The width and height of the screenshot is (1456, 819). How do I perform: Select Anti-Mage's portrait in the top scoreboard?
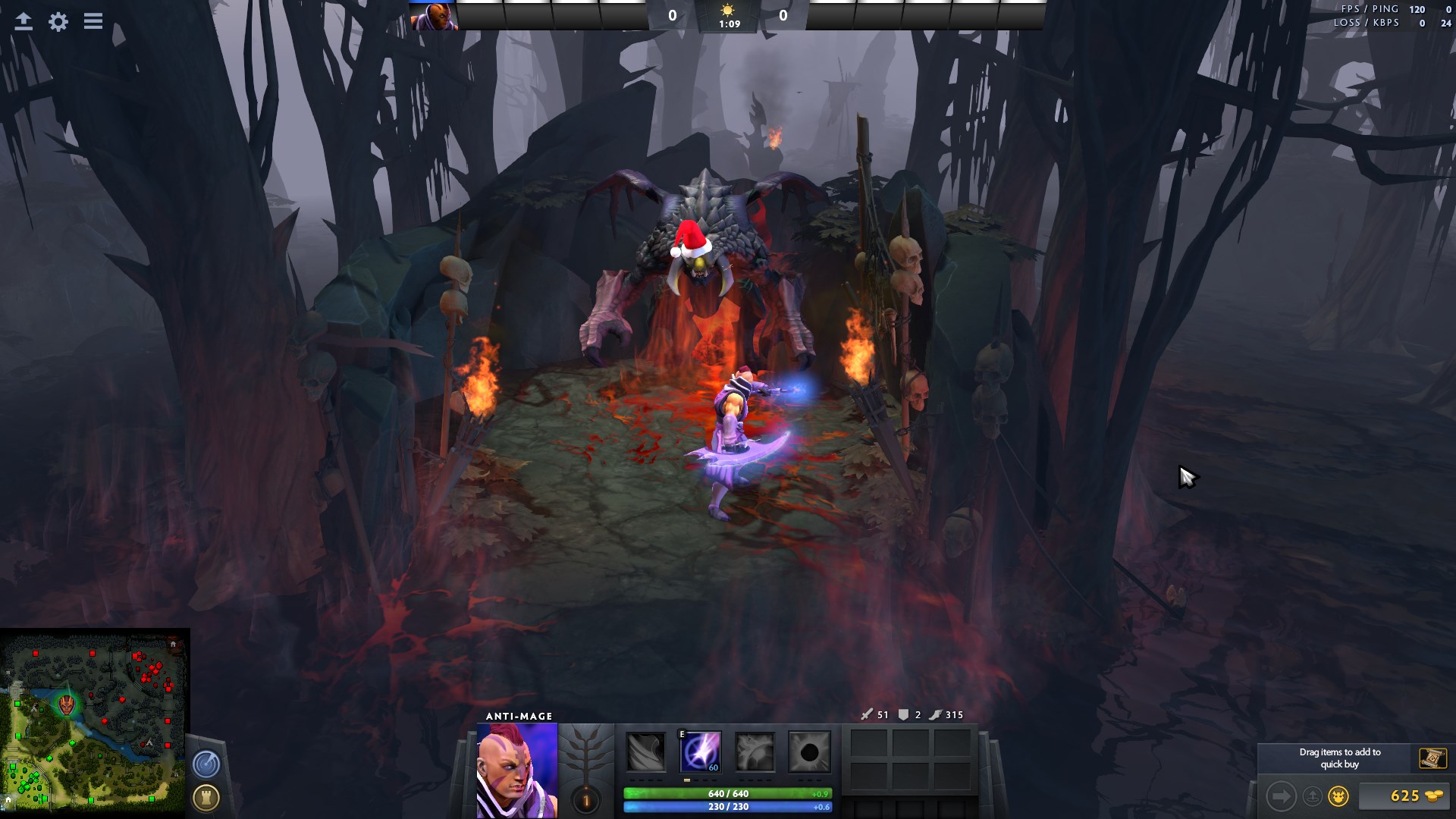[434, 16]
